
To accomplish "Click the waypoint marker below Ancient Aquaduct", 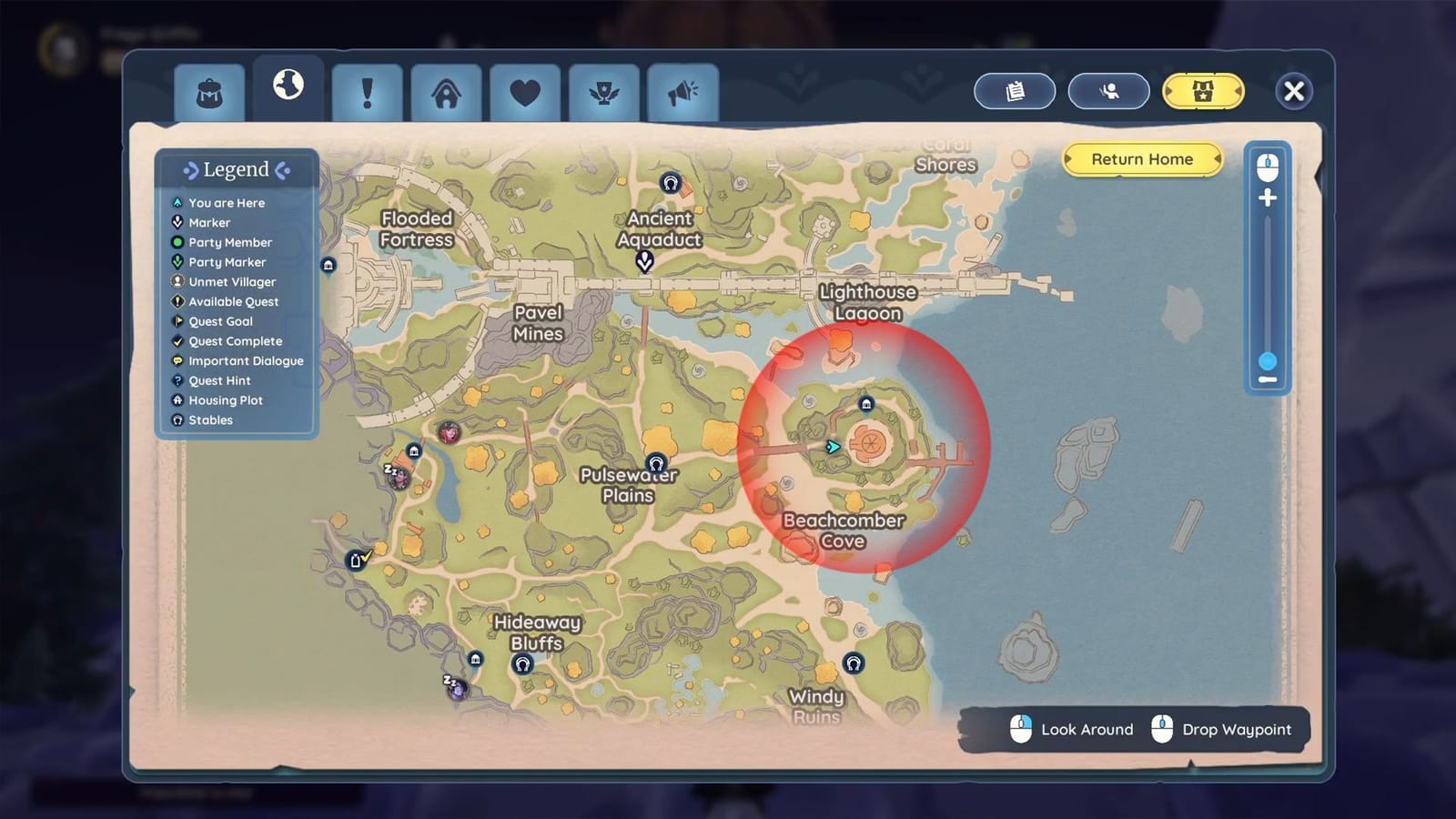I will [644, 261].
